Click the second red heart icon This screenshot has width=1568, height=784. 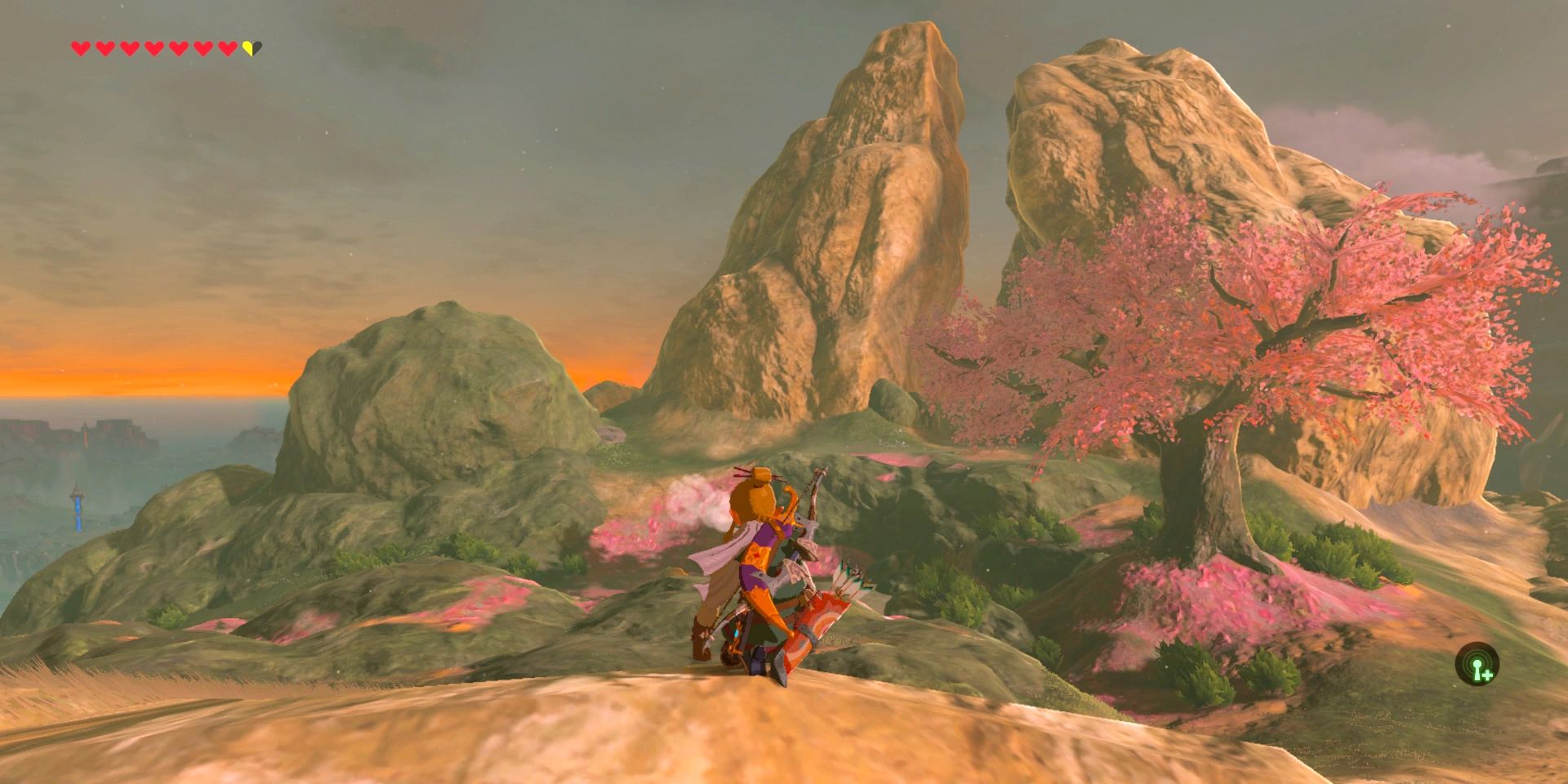pos(105,49)
